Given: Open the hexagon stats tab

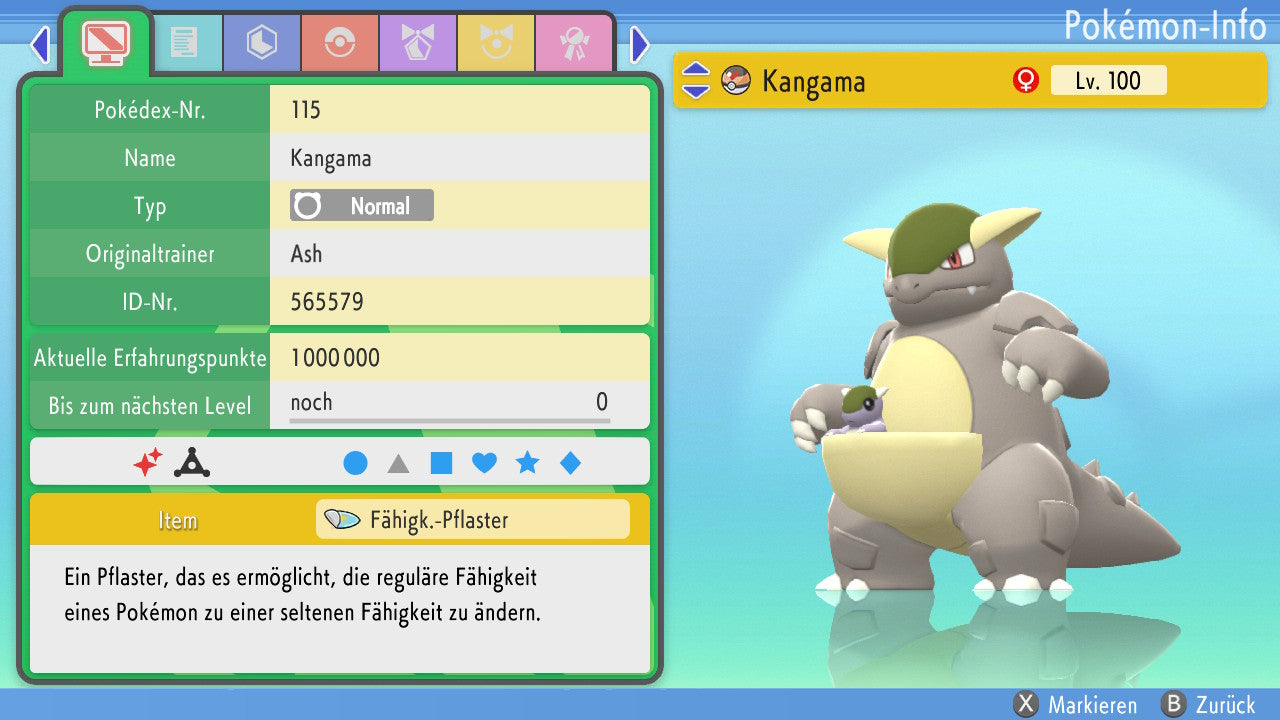Looking at the screenshot, I should pos(261,43).
